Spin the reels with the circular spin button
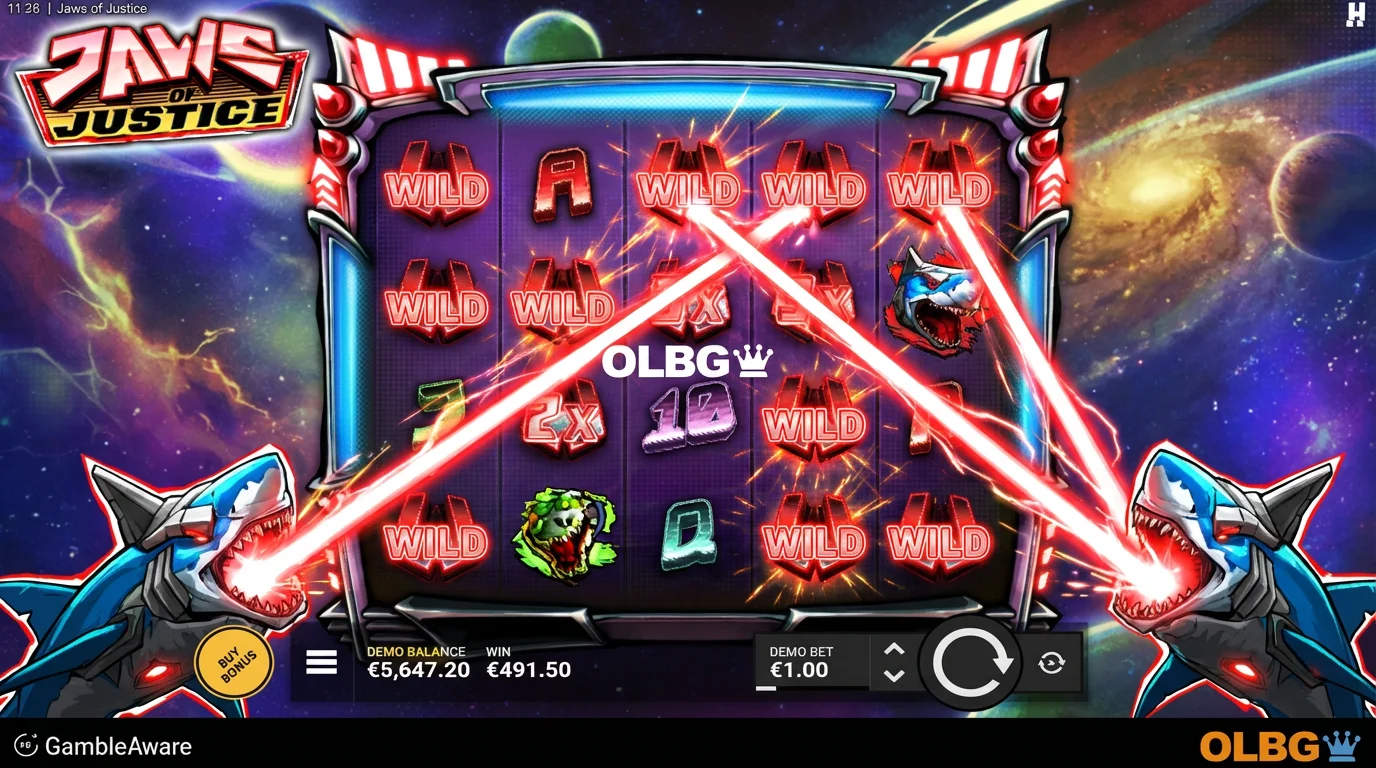 pyautogui.click(x=971, y=663)
